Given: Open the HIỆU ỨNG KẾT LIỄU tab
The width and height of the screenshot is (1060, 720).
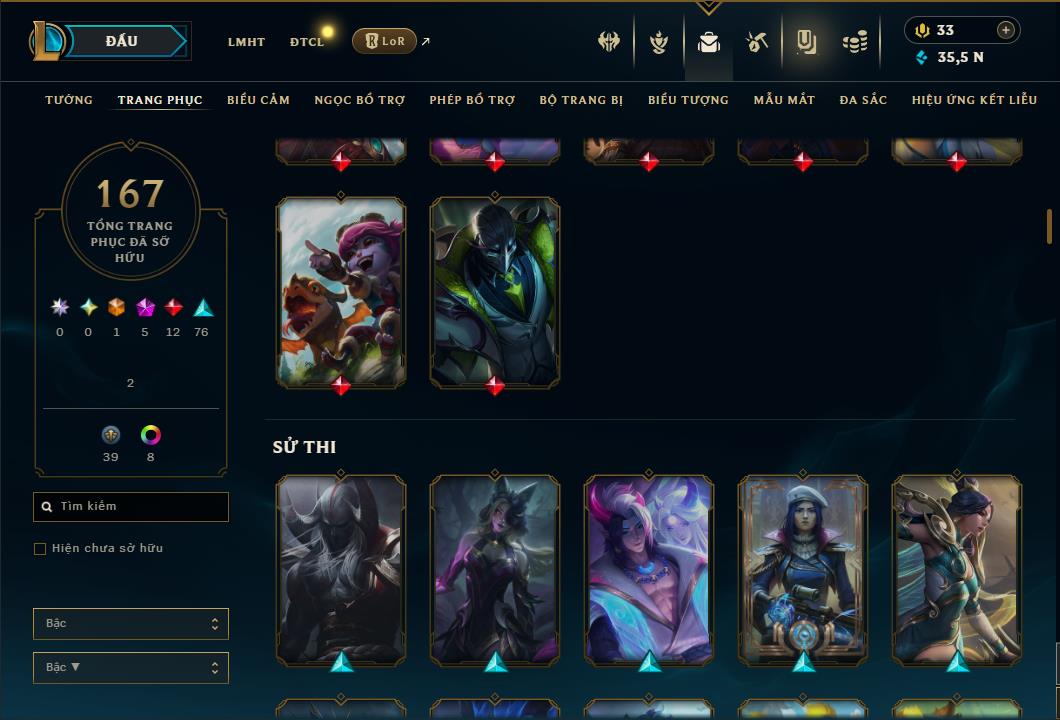Looking at the screenshot, I should click(x=974, y=100).
